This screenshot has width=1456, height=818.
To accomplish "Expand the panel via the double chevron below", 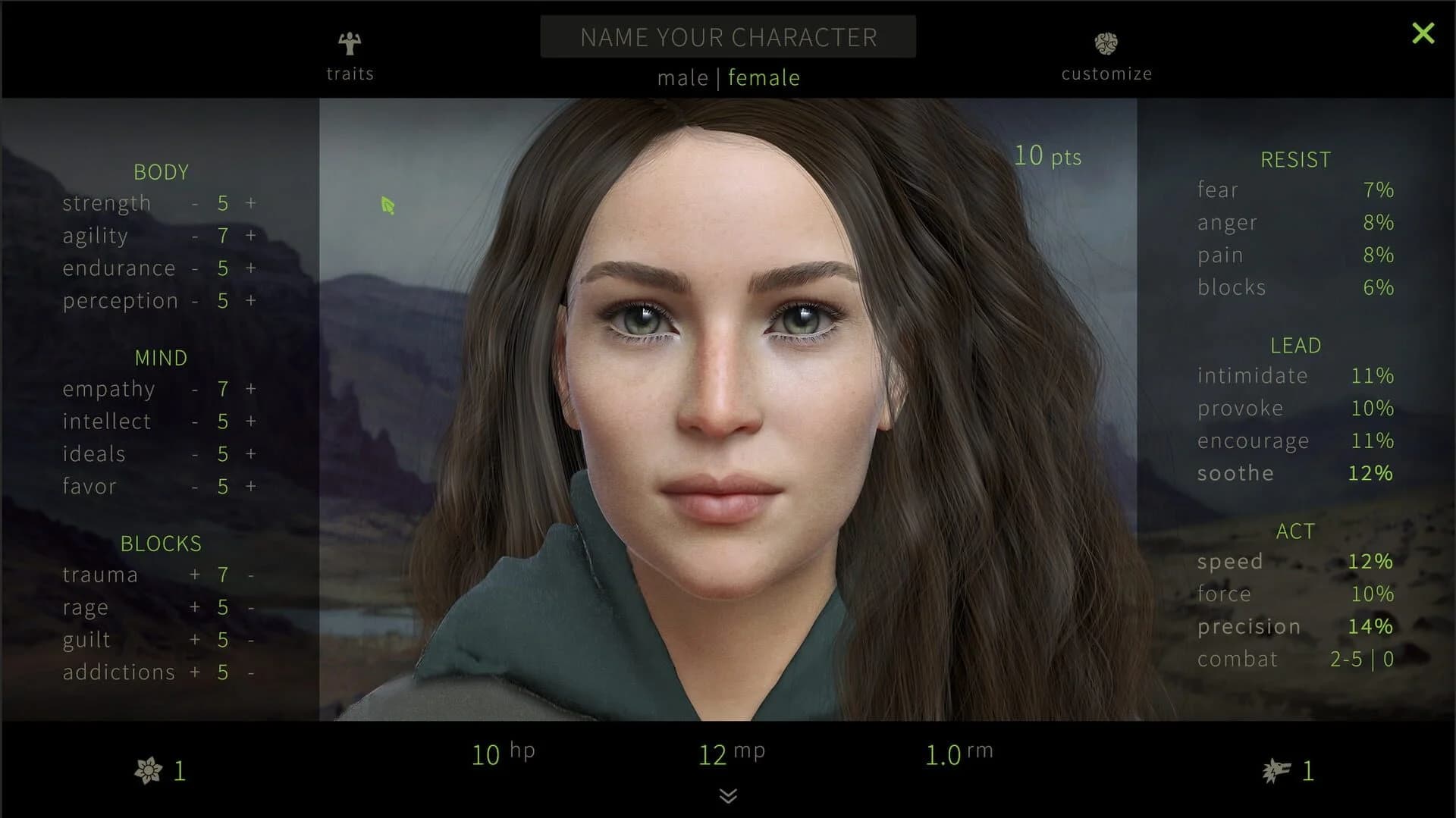I will pyautogui.click(x=728, y=797).
